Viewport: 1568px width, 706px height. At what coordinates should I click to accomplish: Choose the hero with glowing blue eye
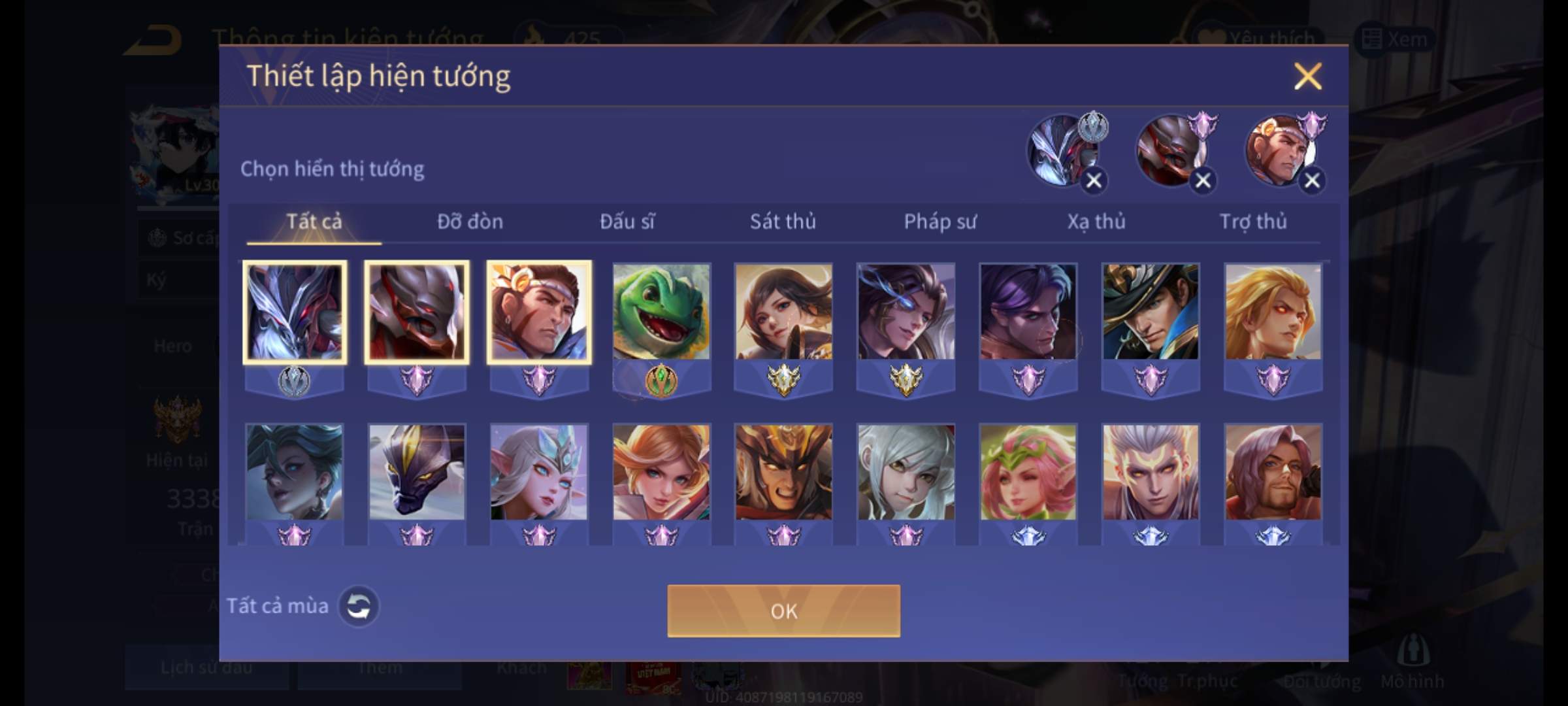pos(906,312)
